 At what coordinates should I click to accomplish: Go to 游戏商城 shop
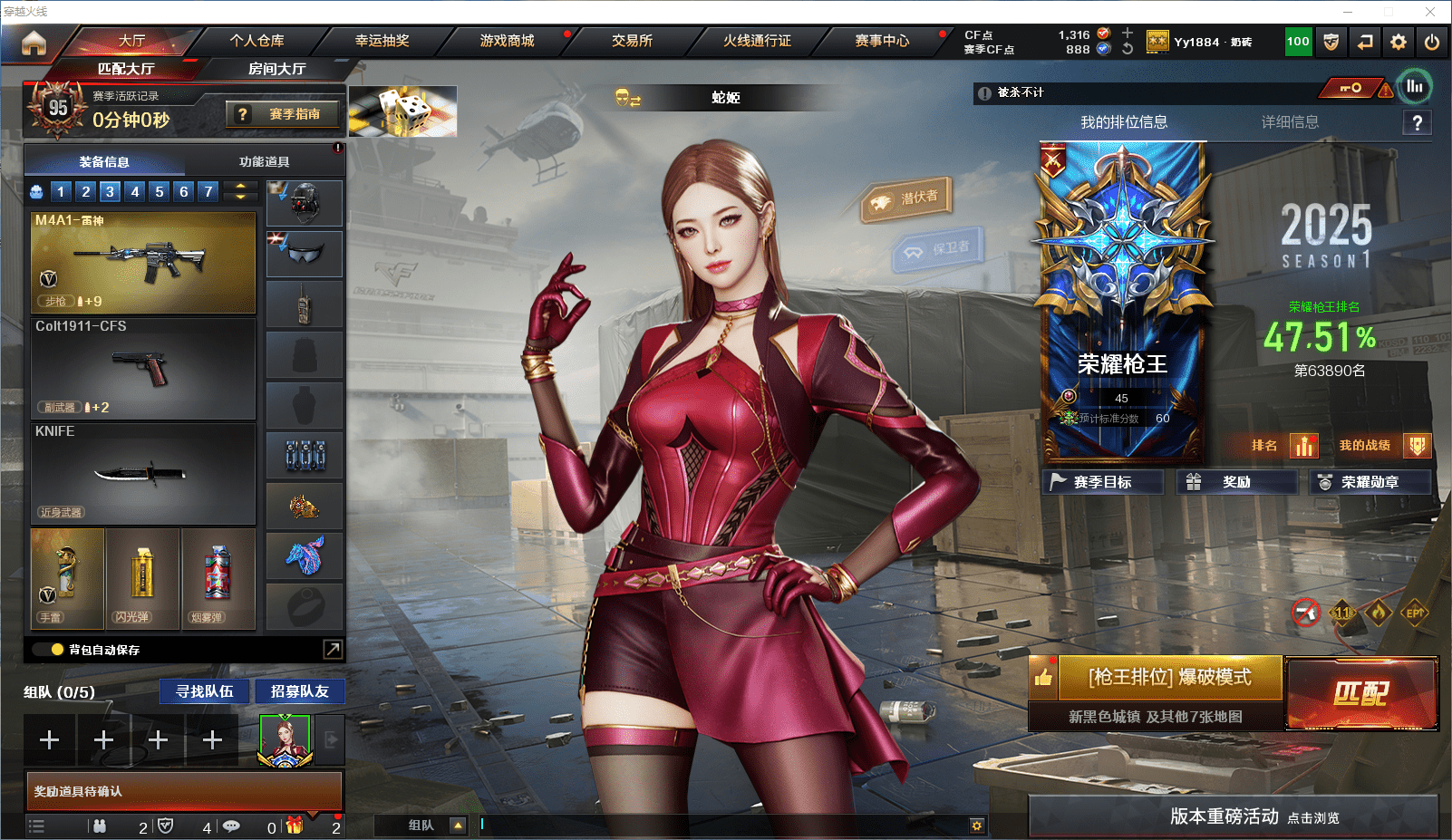[507, 41]
